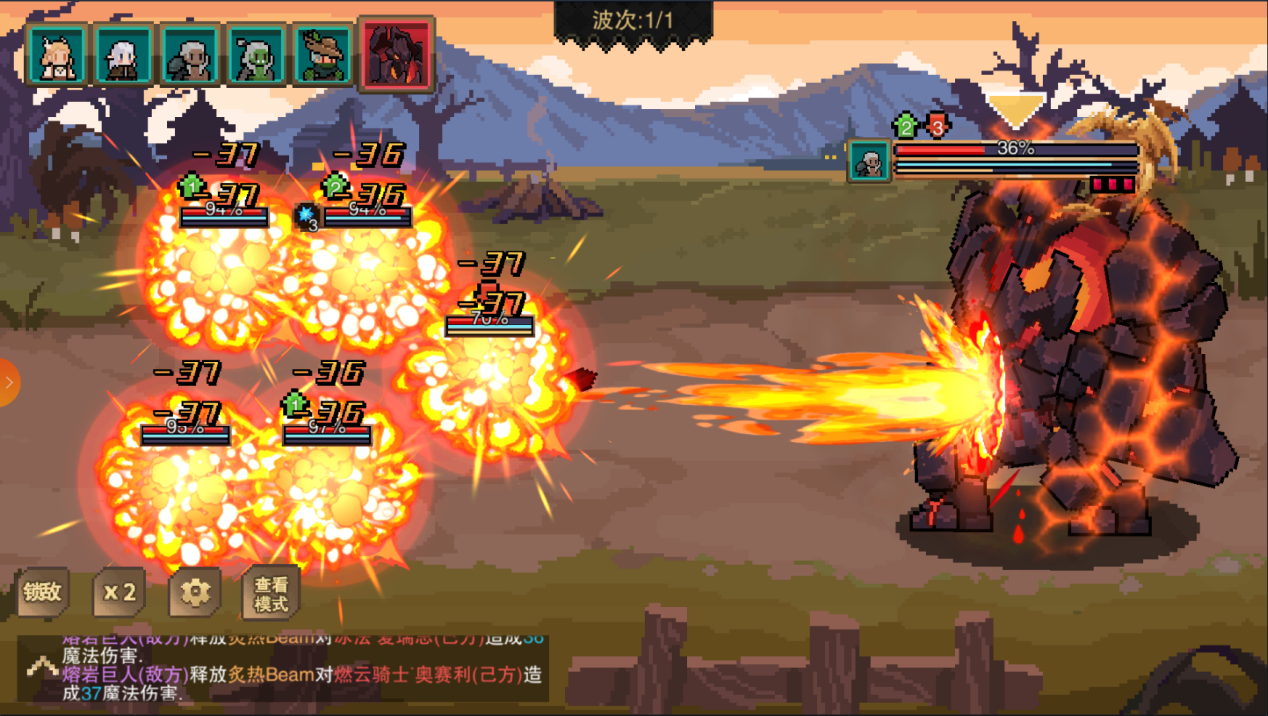Open settings with the gear button
1268x716 pixels.
194,593
